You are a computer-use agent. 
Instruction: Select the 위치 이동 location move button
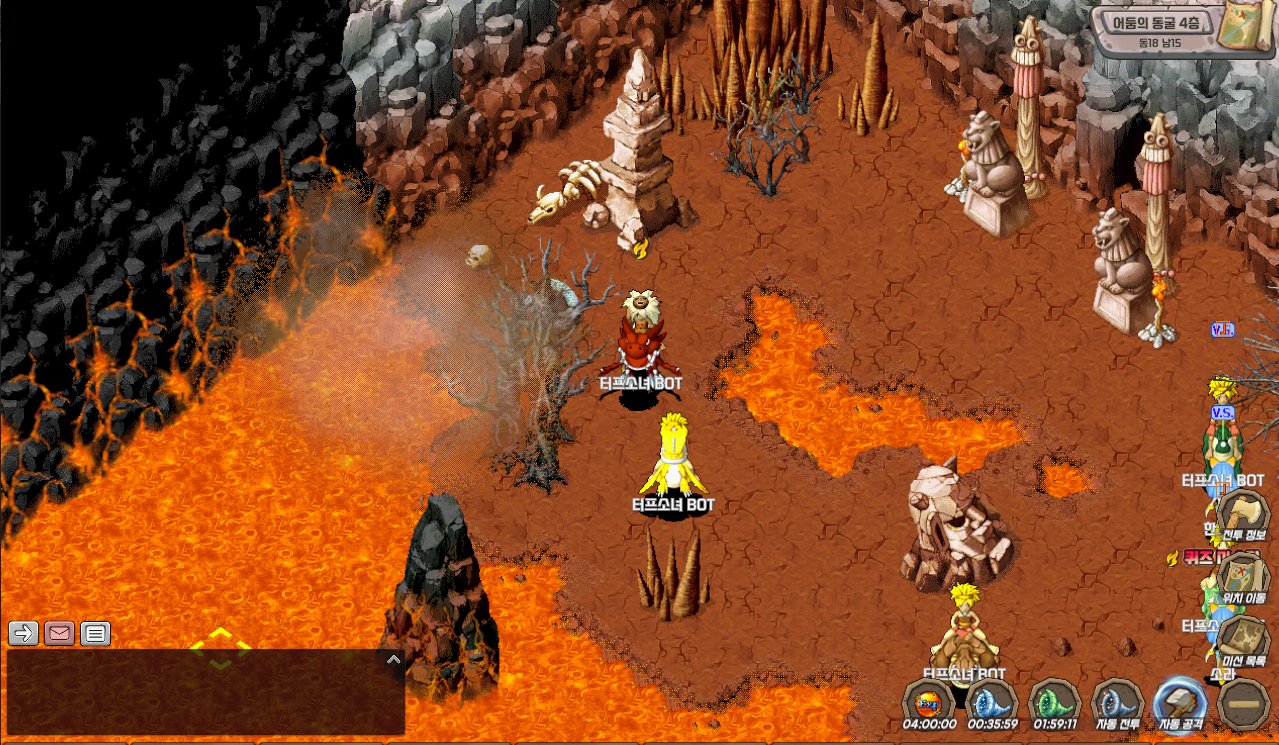[x=1243, y=579]
